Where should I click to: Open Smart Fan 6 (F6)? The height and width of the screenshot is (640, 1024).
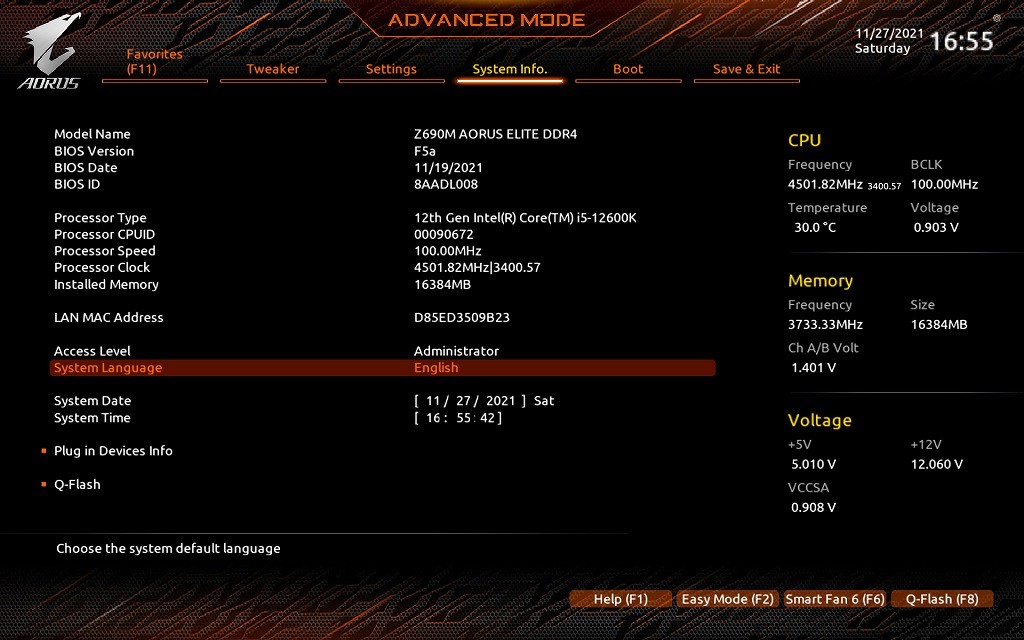click(x=835, y=599)
